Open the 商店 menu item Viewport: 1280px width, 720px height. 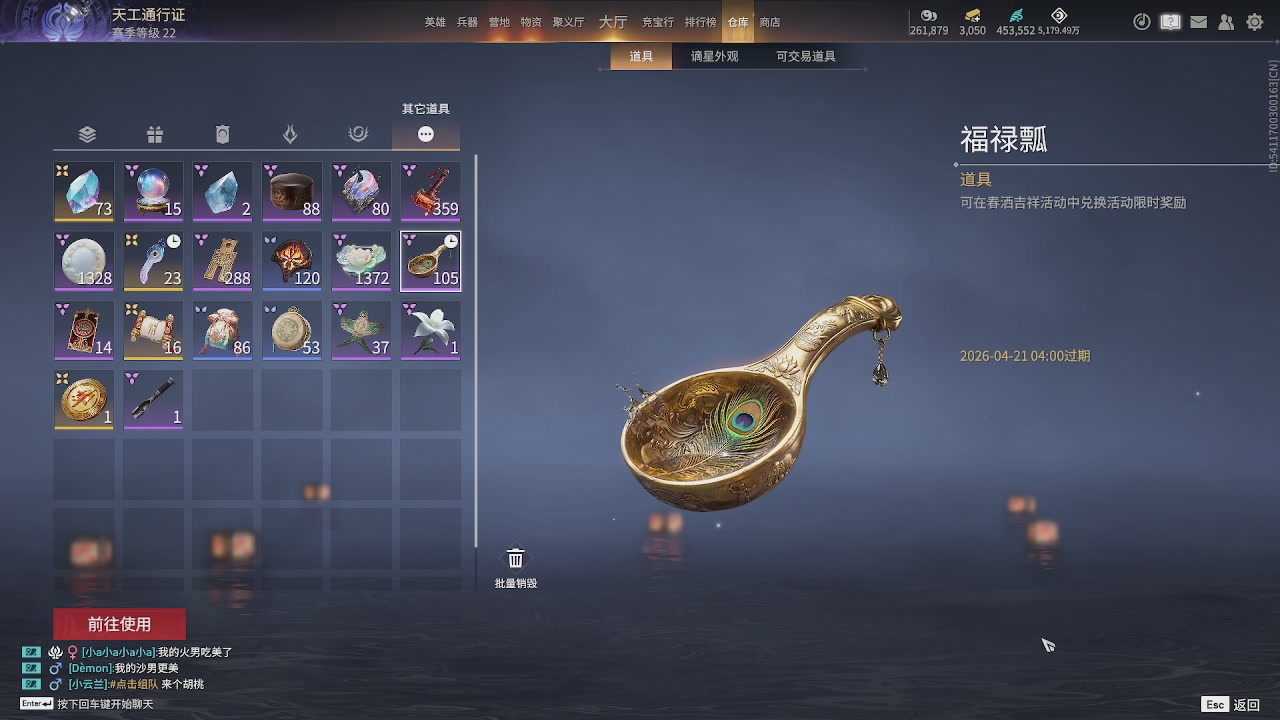click(769, 21)
